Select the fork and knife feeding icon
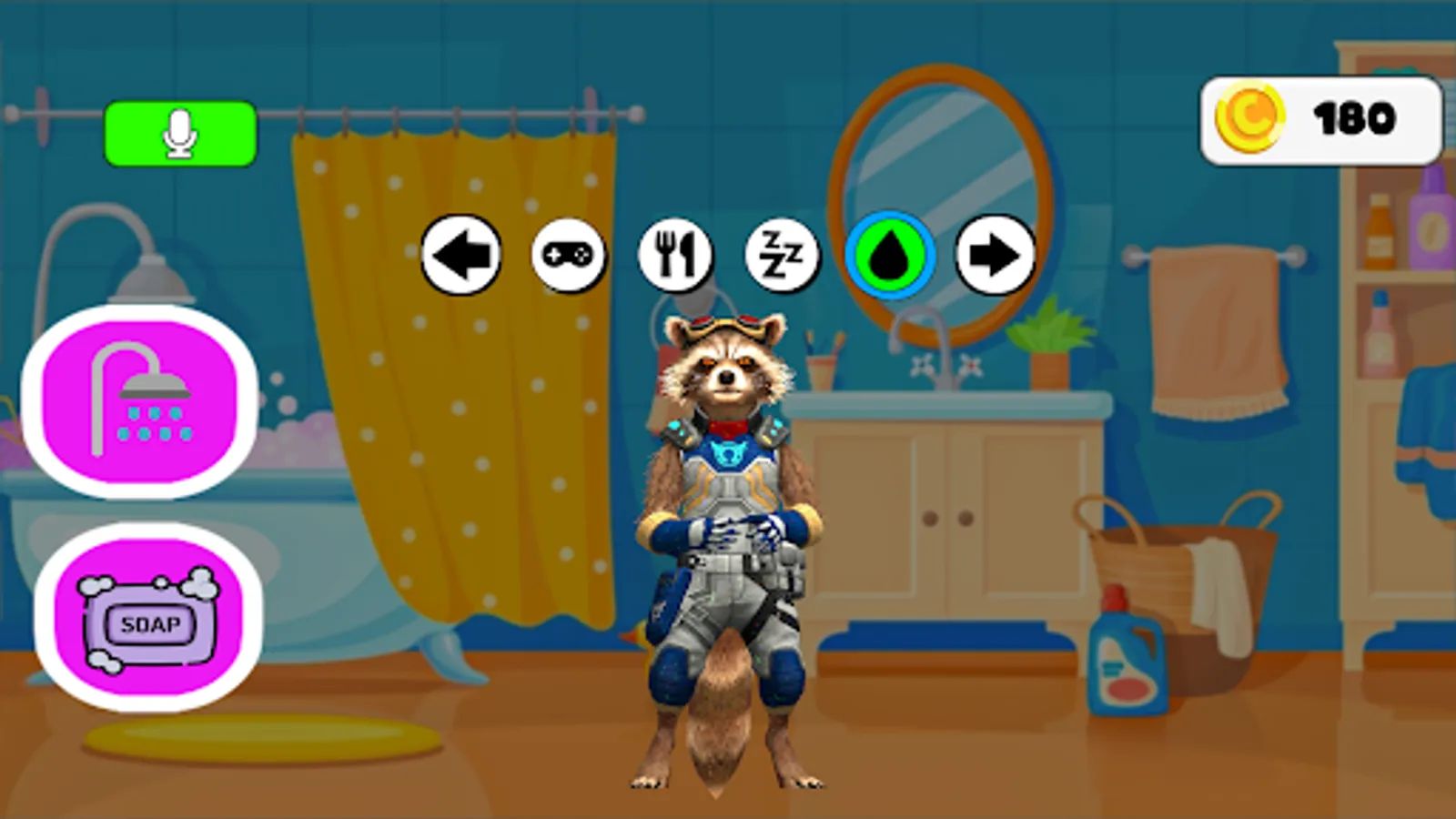 coord(675,256)
